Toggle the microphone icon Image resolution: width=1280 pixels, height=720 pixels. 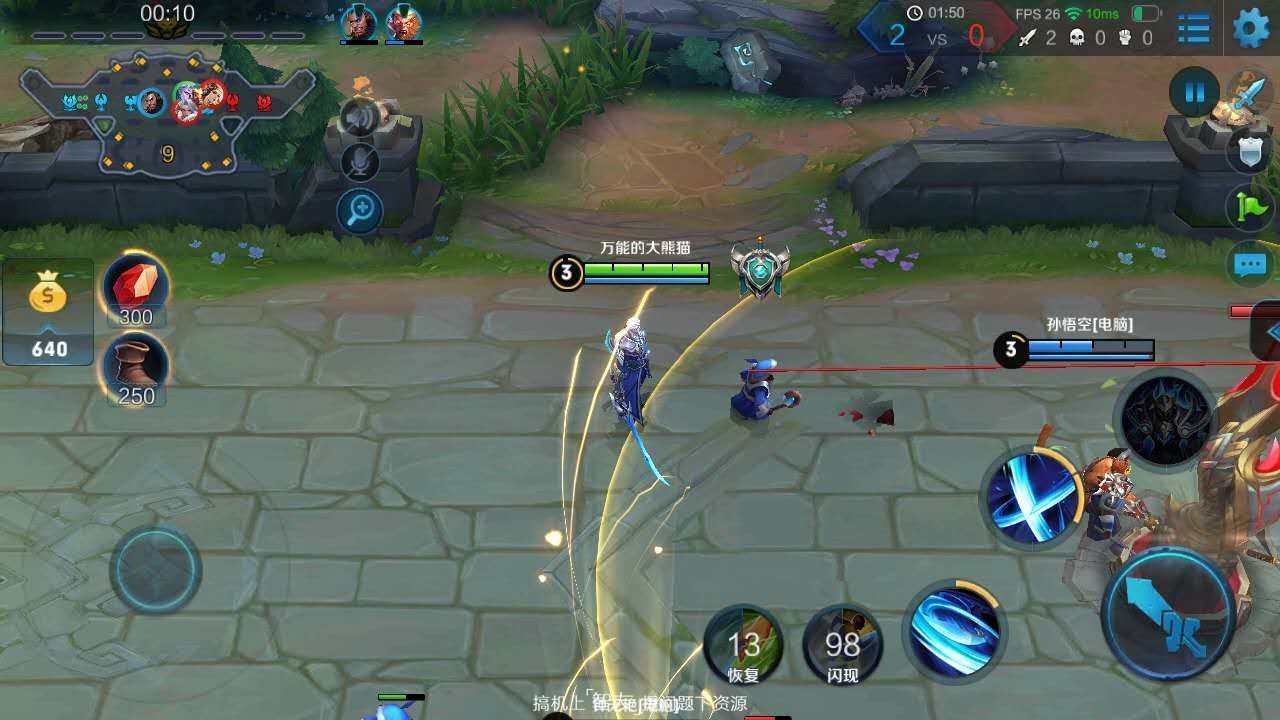point(360,162)
